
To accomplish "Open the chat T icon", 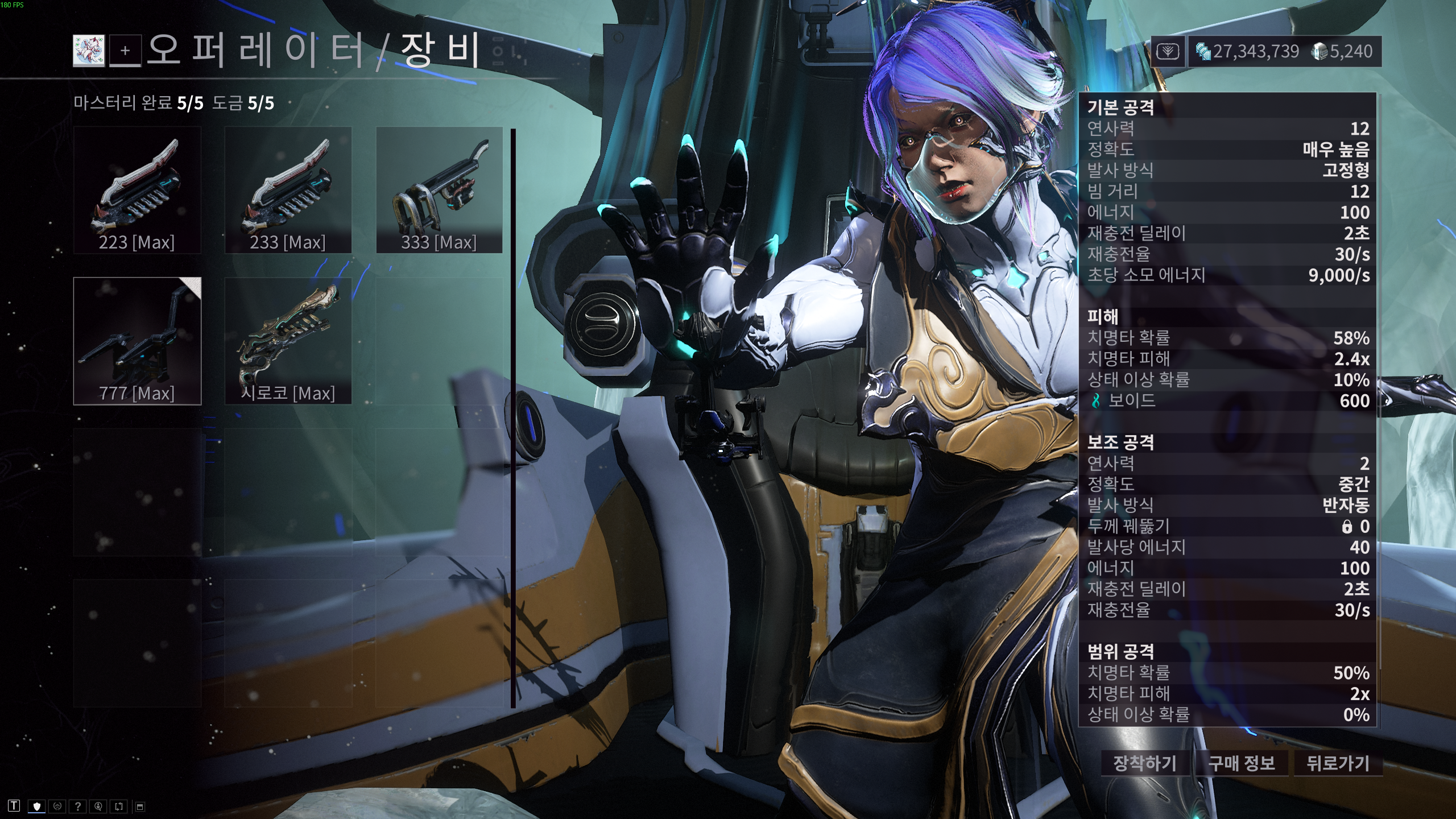I will [14, 806].
